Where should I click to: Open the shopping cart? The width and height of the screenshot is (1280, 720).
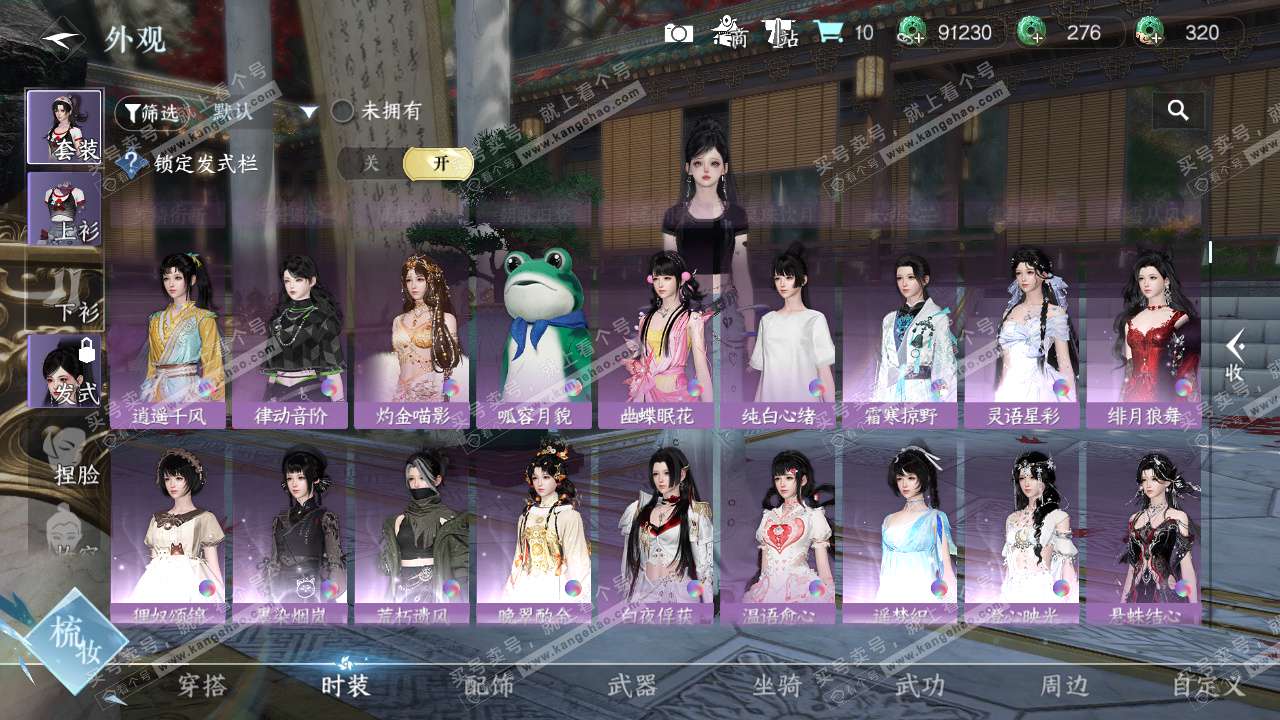click(828, 33)
